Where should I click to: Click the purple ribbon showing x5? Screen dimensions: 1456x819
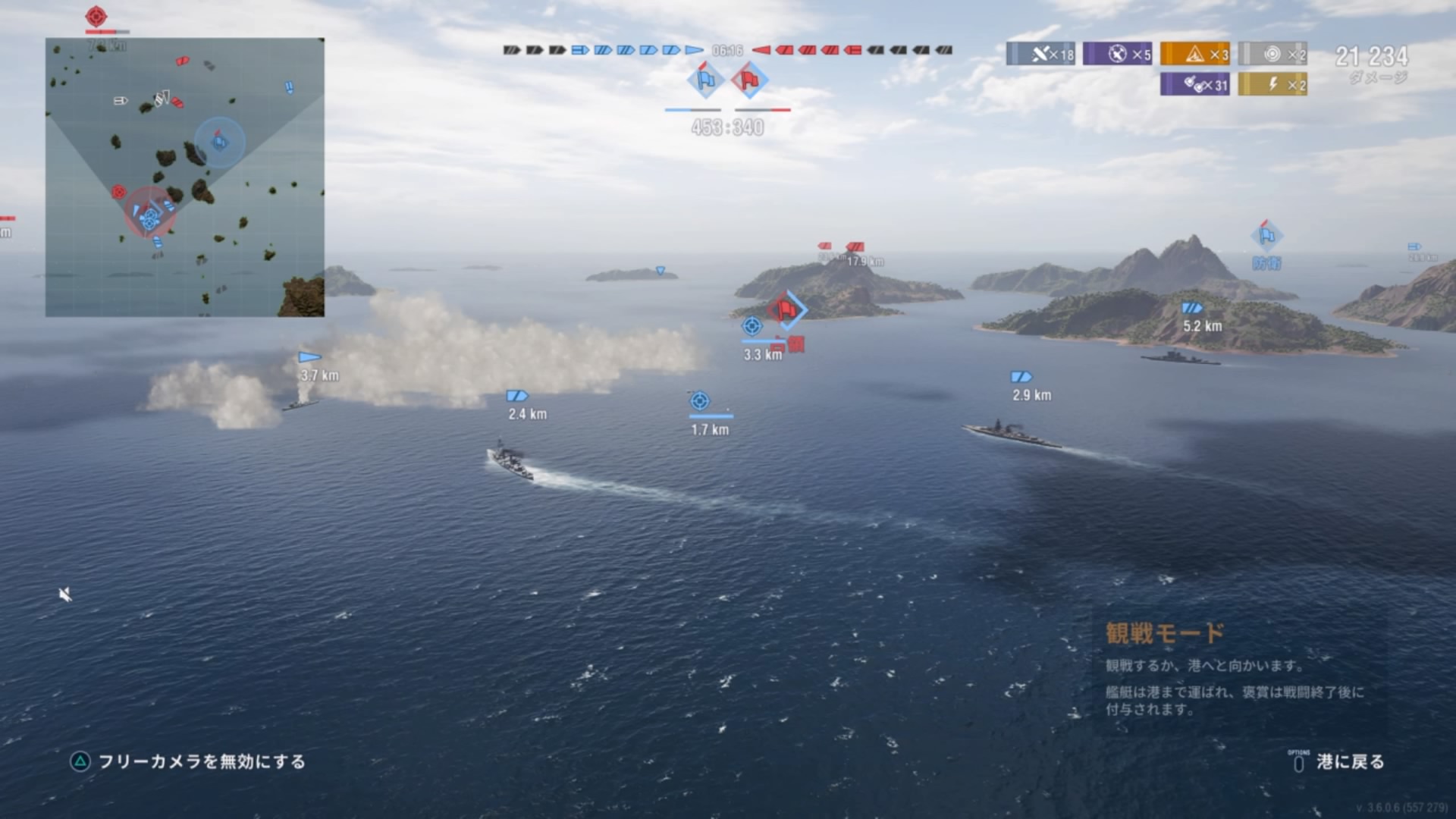pos(1118,54)
